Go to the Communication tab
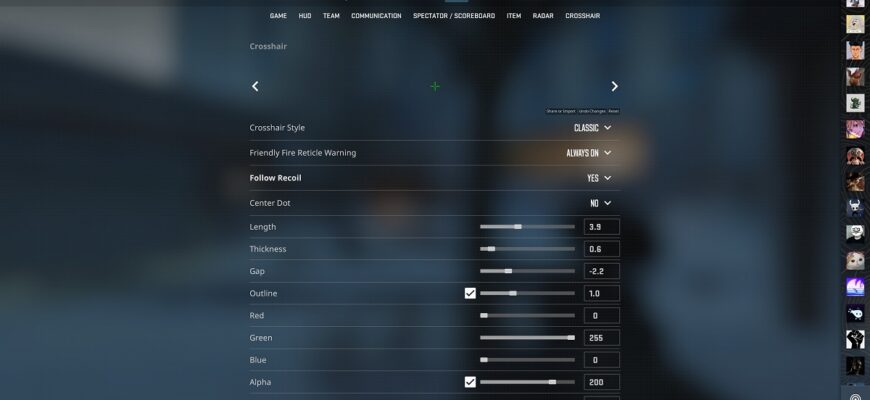870x400 pixels. tap(376, 16)
